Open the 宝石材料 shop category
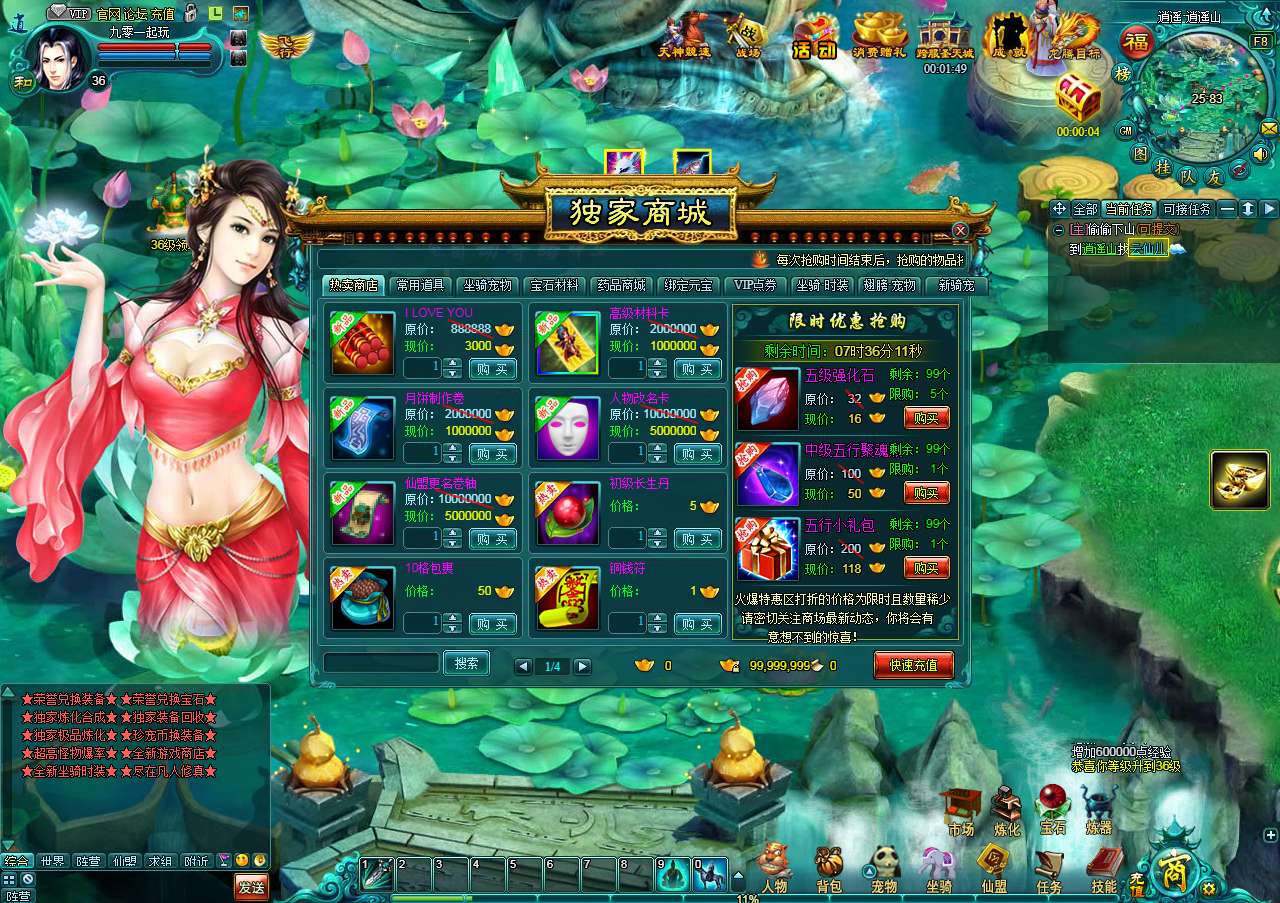The image size is (1280, 903). coord(555,285)
